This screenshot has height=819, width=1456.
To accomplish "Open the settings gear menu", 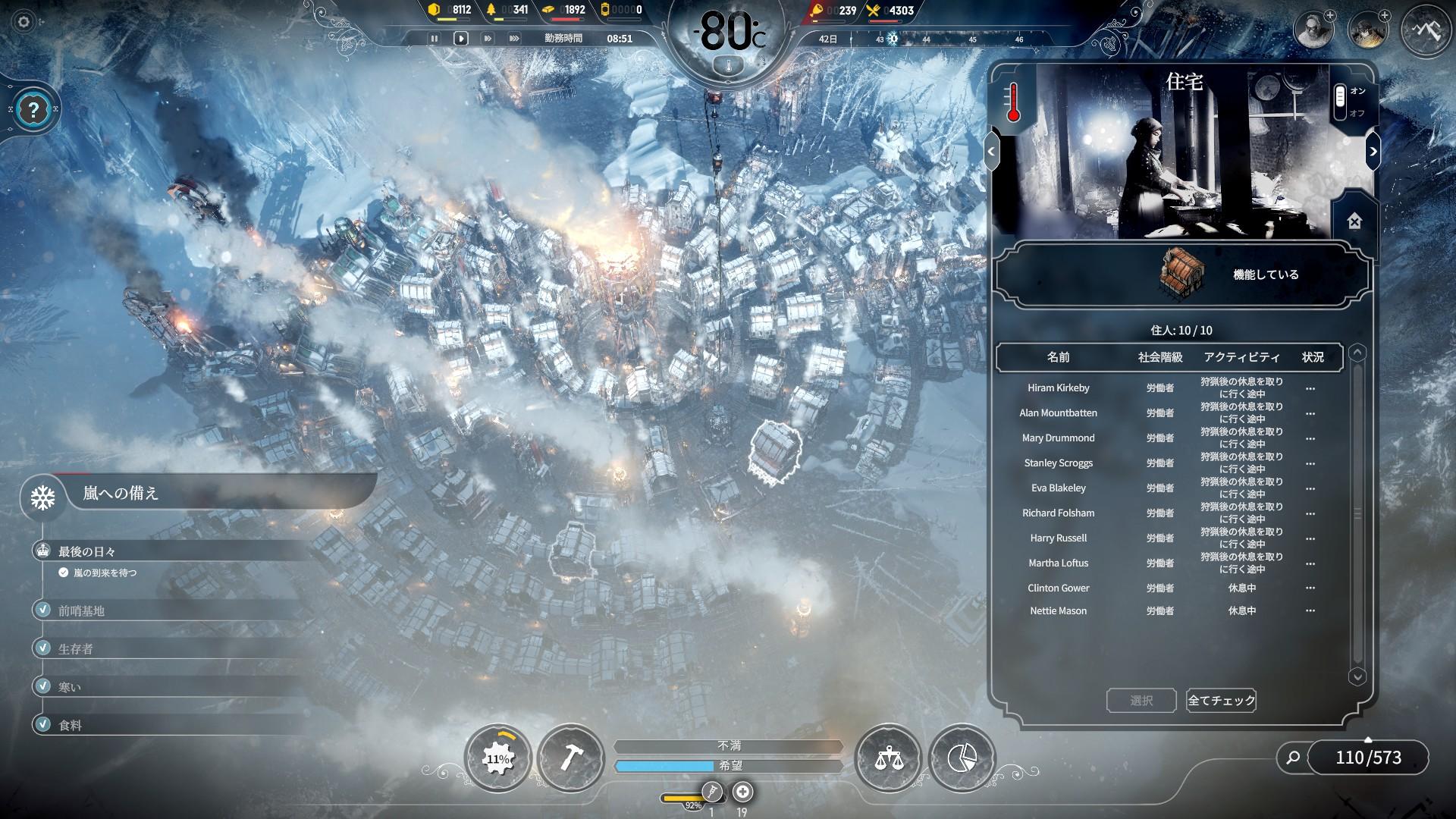I will pos(24,22).
